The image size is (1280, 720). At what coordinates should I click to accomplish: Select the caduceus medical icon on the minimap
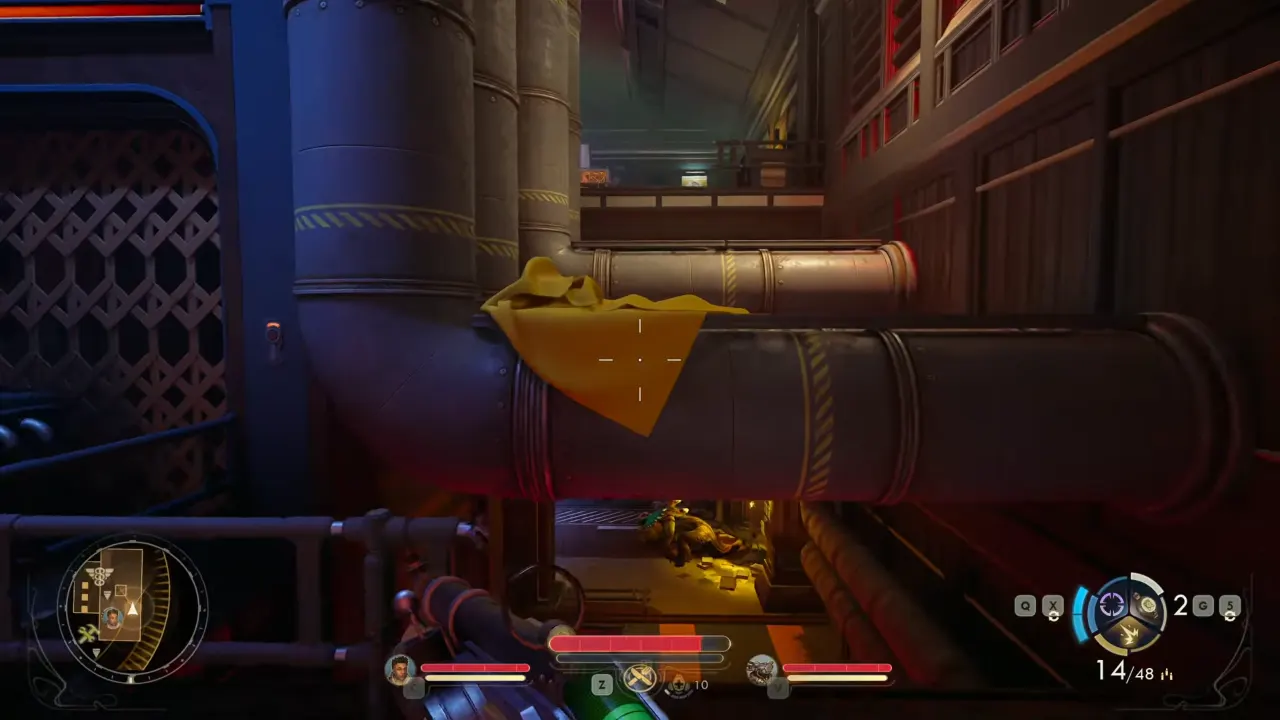point(100,577)
